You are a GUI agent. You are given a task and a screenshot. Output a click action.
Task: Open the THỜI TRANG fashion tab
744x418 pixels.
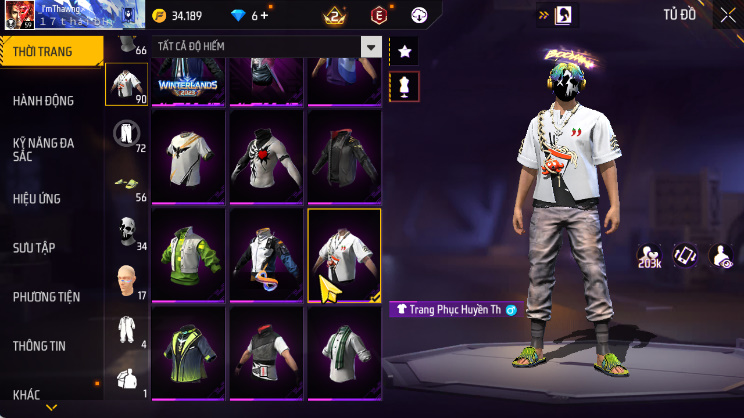click(x=50, y=51)
